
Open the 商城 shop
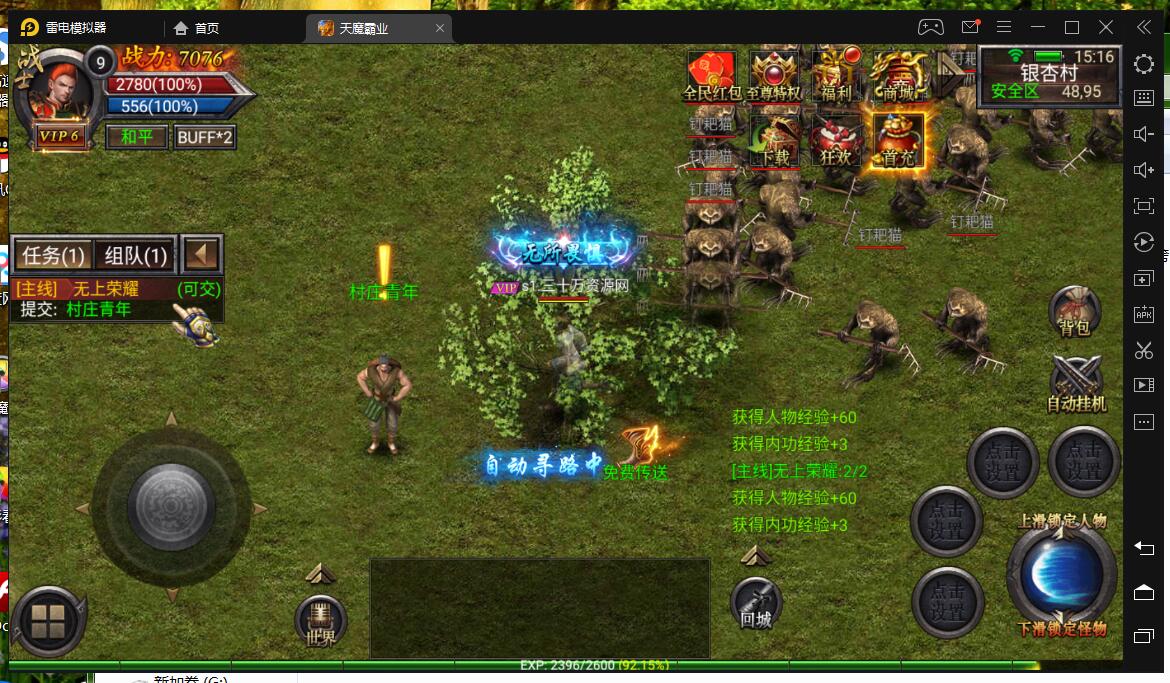coord(898,75)
